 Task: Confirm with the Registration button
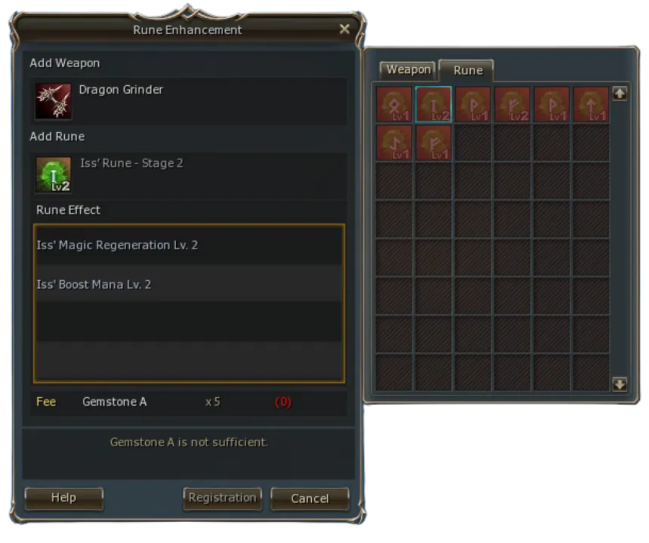223,497
